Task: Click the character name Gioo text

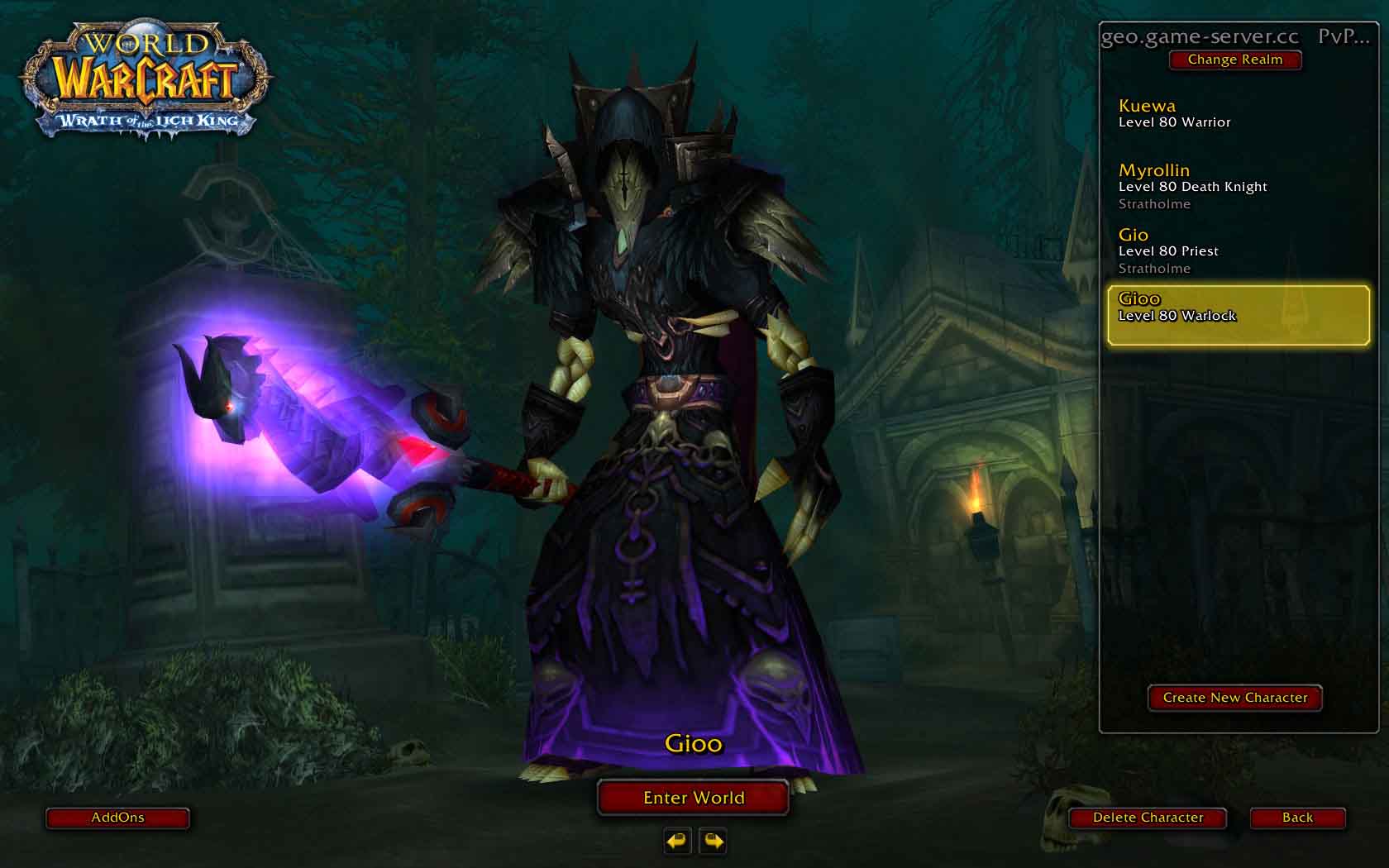Action: tap(693, 743)
